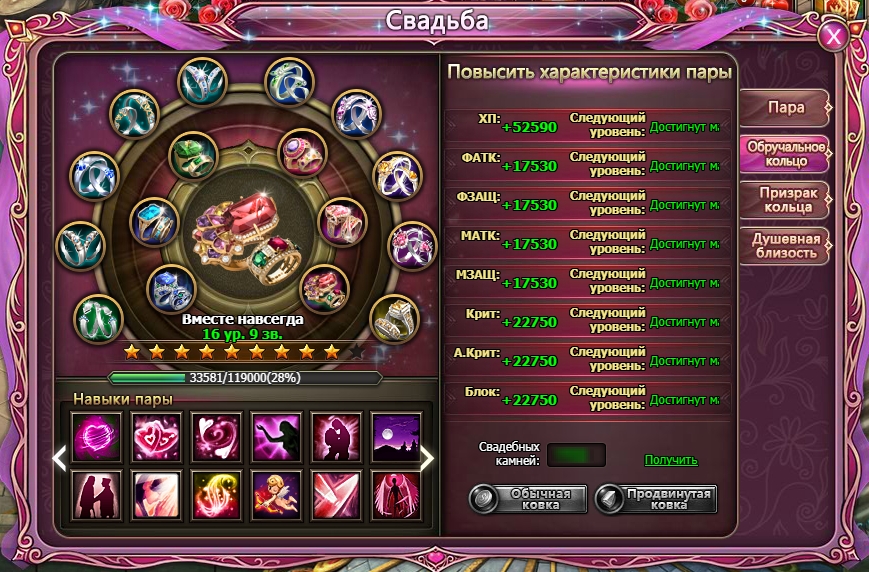Pick the blue gem gold ring icon
The width and height of the screenshot is (869, 572).
point(155,222)
